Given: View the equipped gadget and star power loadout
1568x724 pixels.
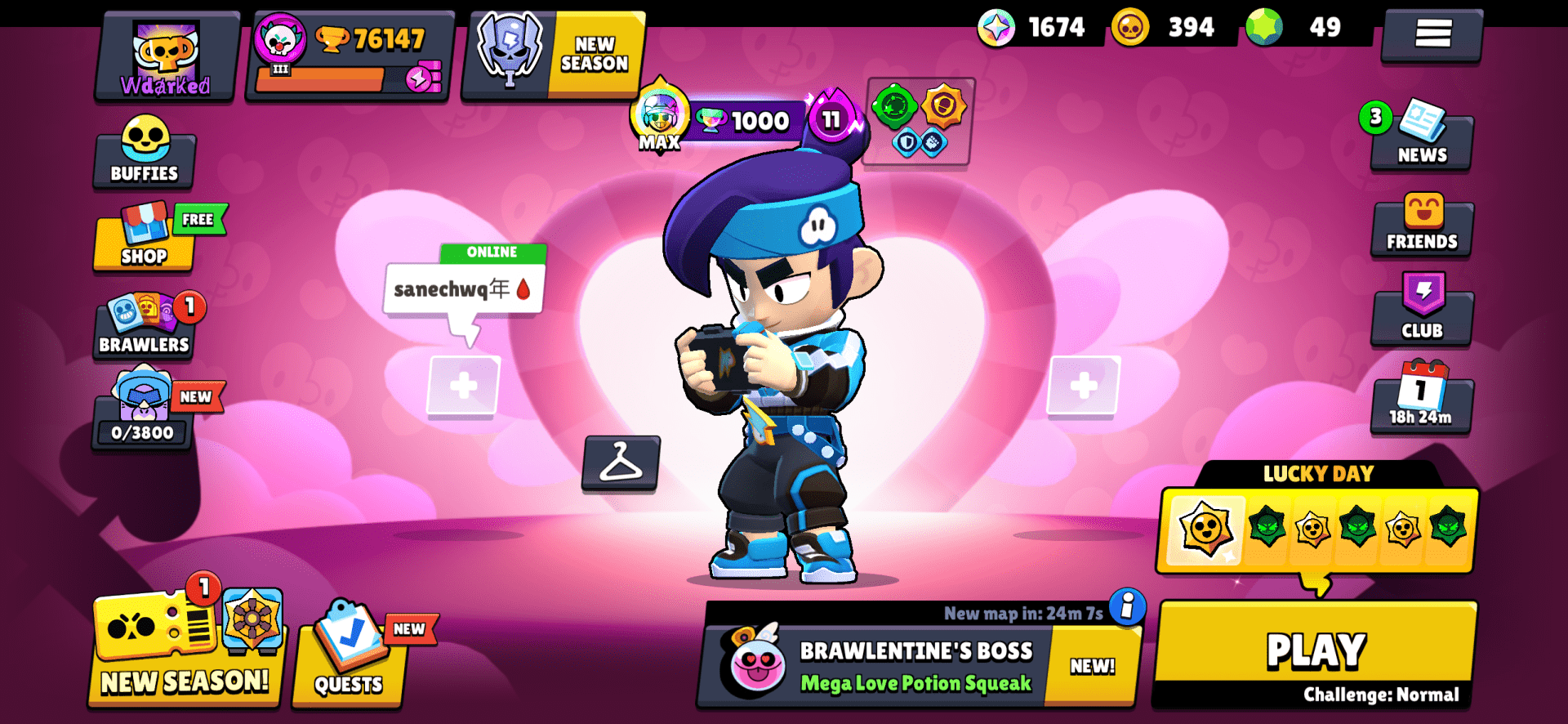Looking at the screenshot, I should (x=916, y=123).
